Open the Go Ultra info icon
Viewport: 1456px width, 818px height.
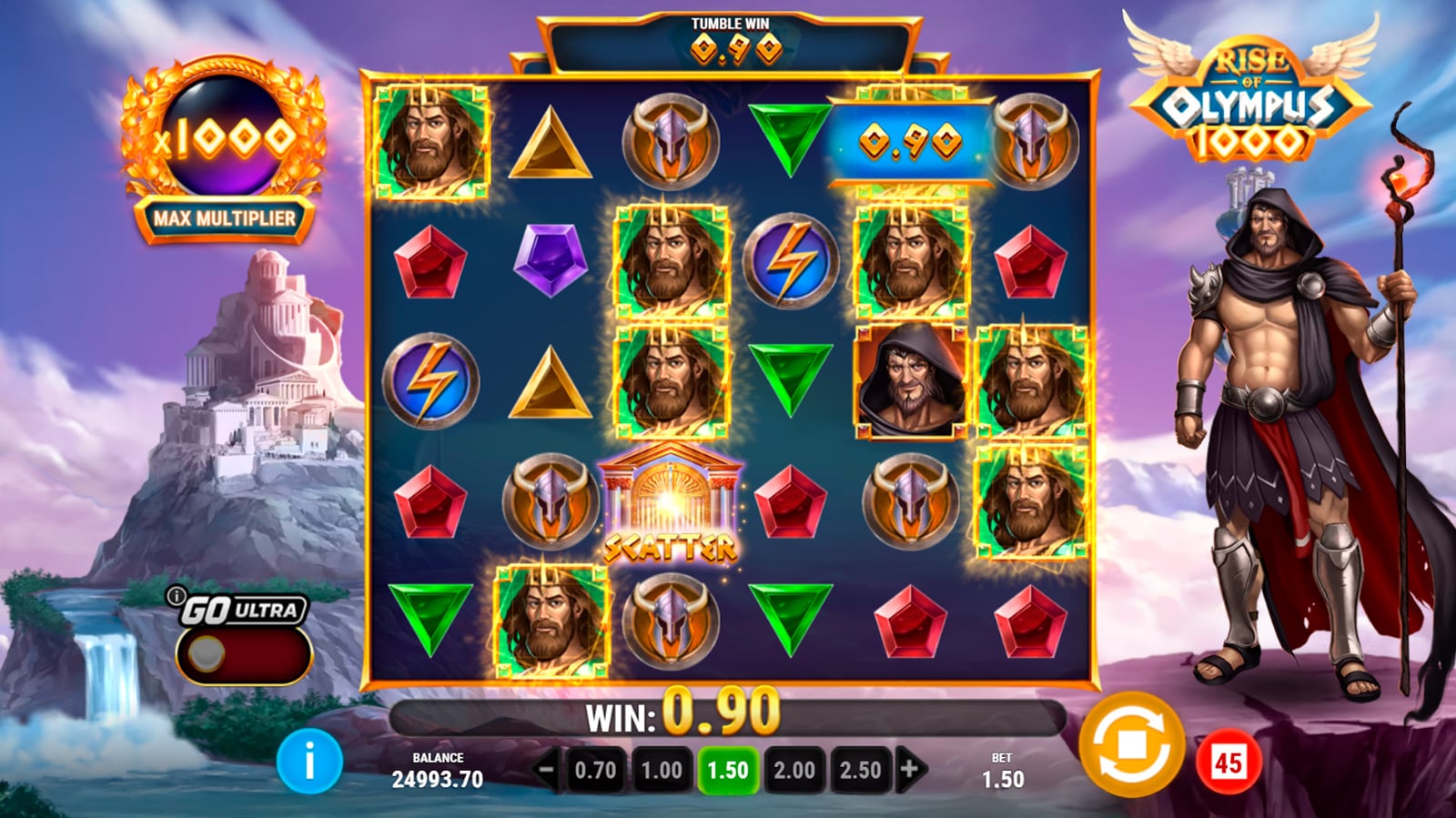[x=175, y=597]
